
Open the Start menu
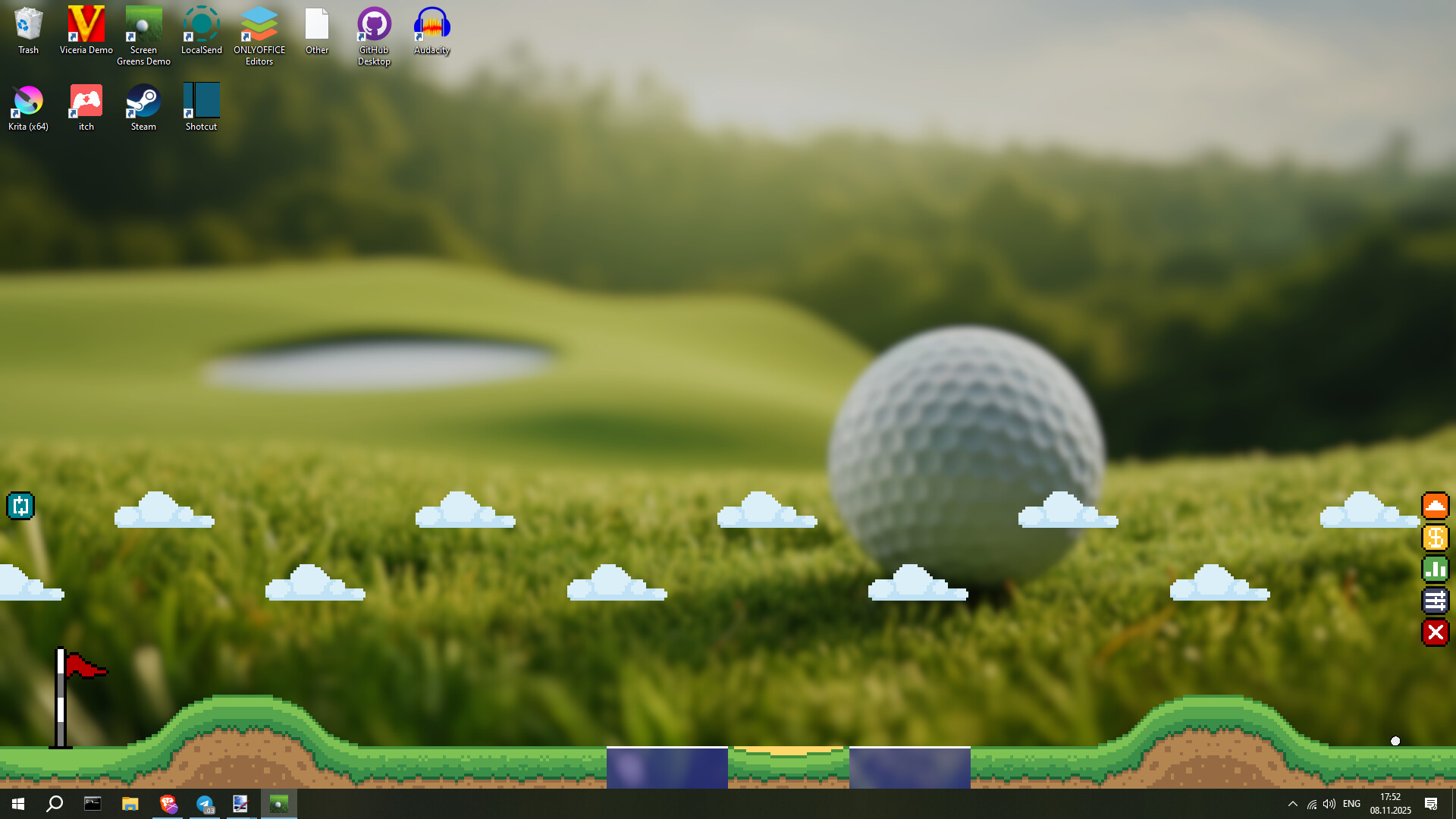[x=17, y=805]
